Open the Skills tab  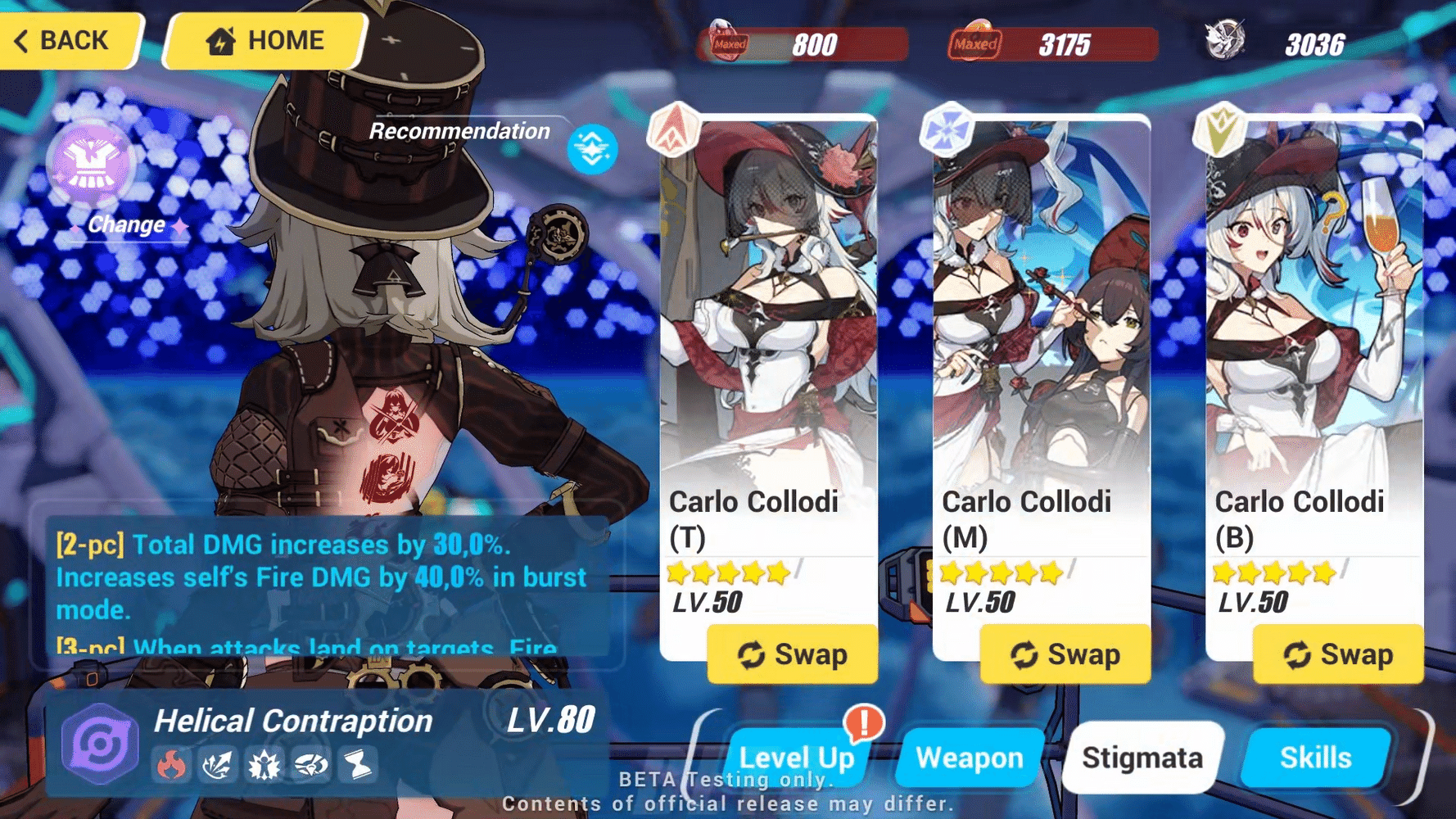pos(1316,758)
